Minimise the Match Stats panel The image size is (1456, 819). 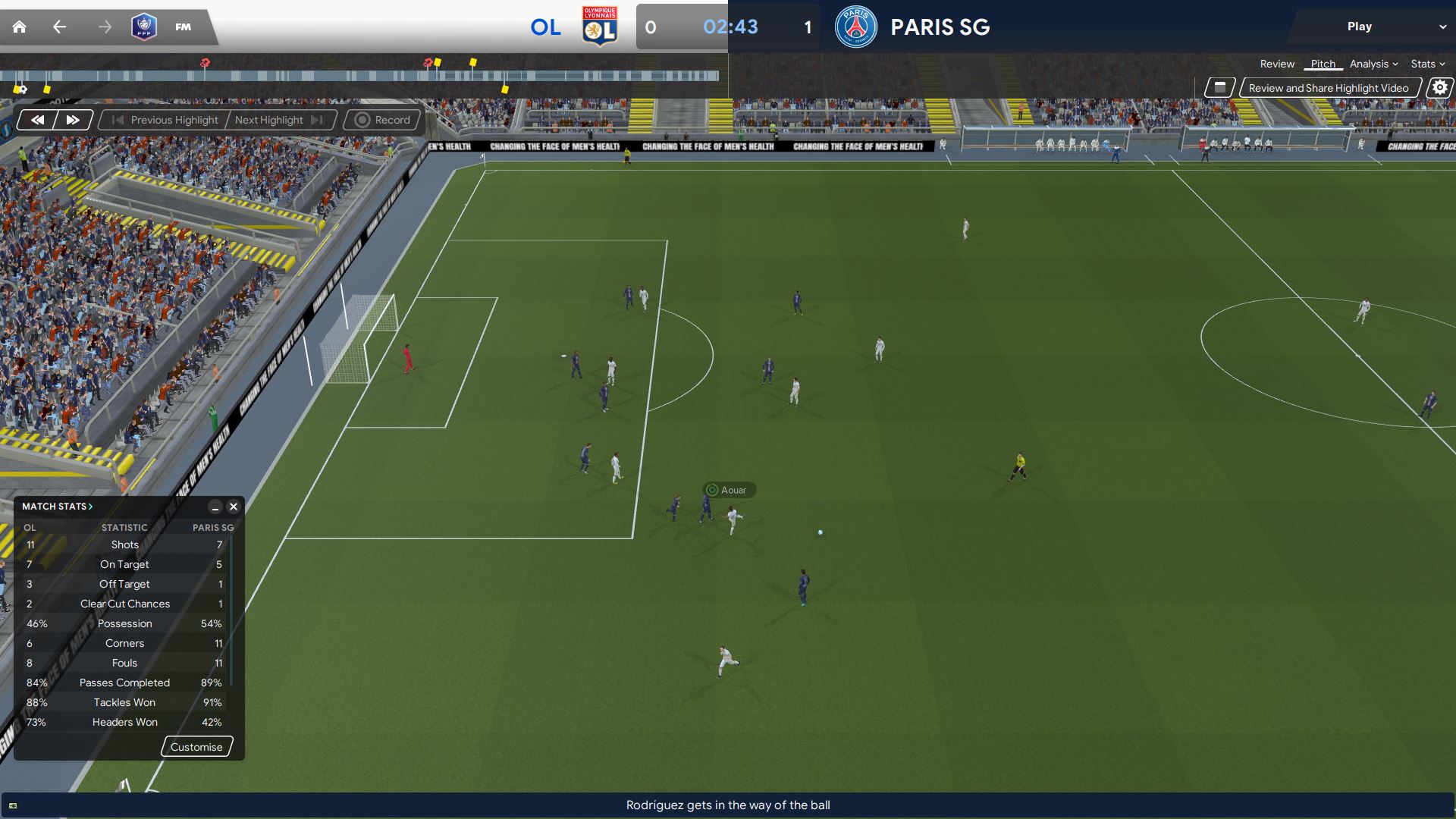215,507
